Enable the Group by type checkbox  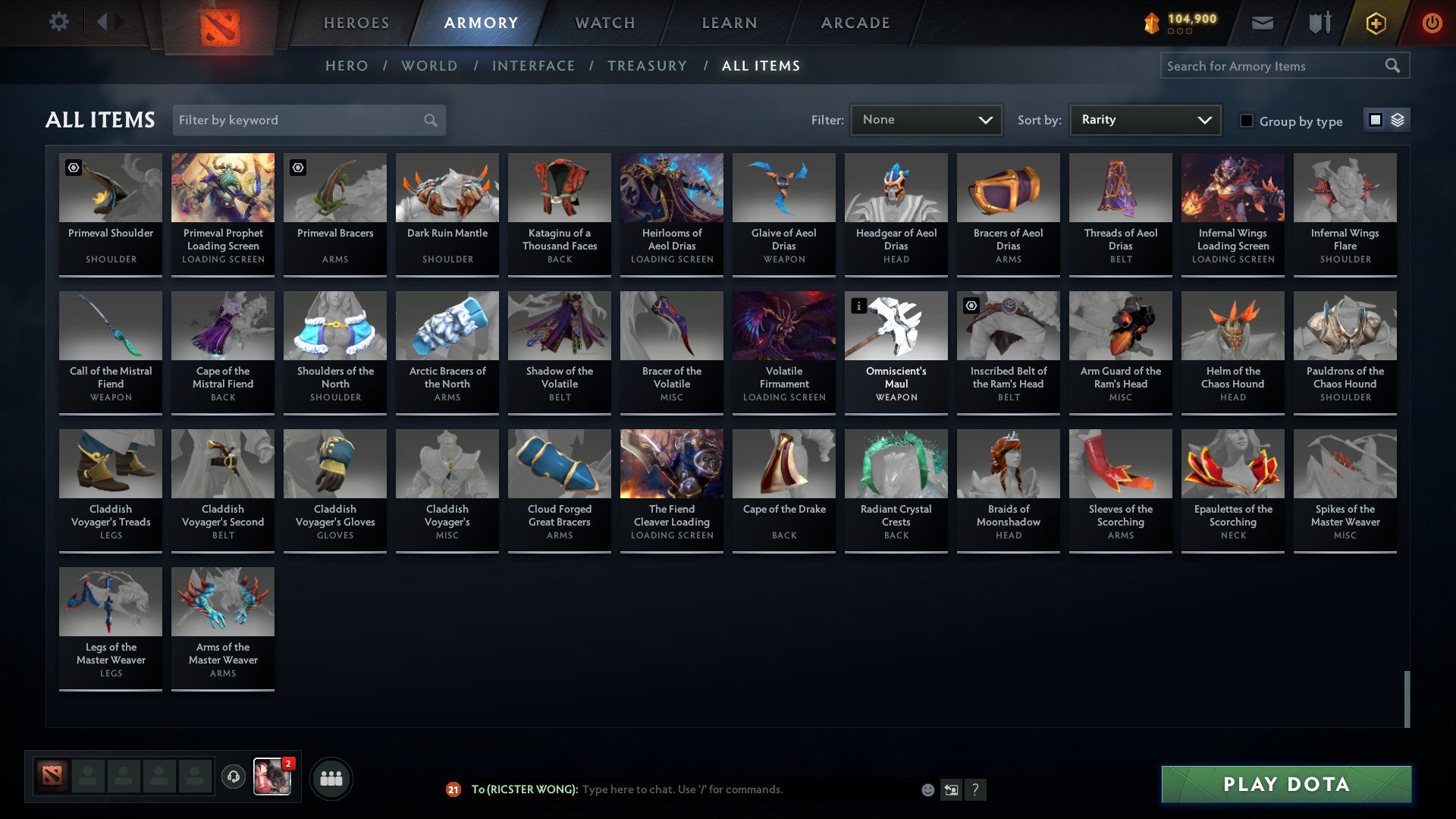[x=1247, y=121]
